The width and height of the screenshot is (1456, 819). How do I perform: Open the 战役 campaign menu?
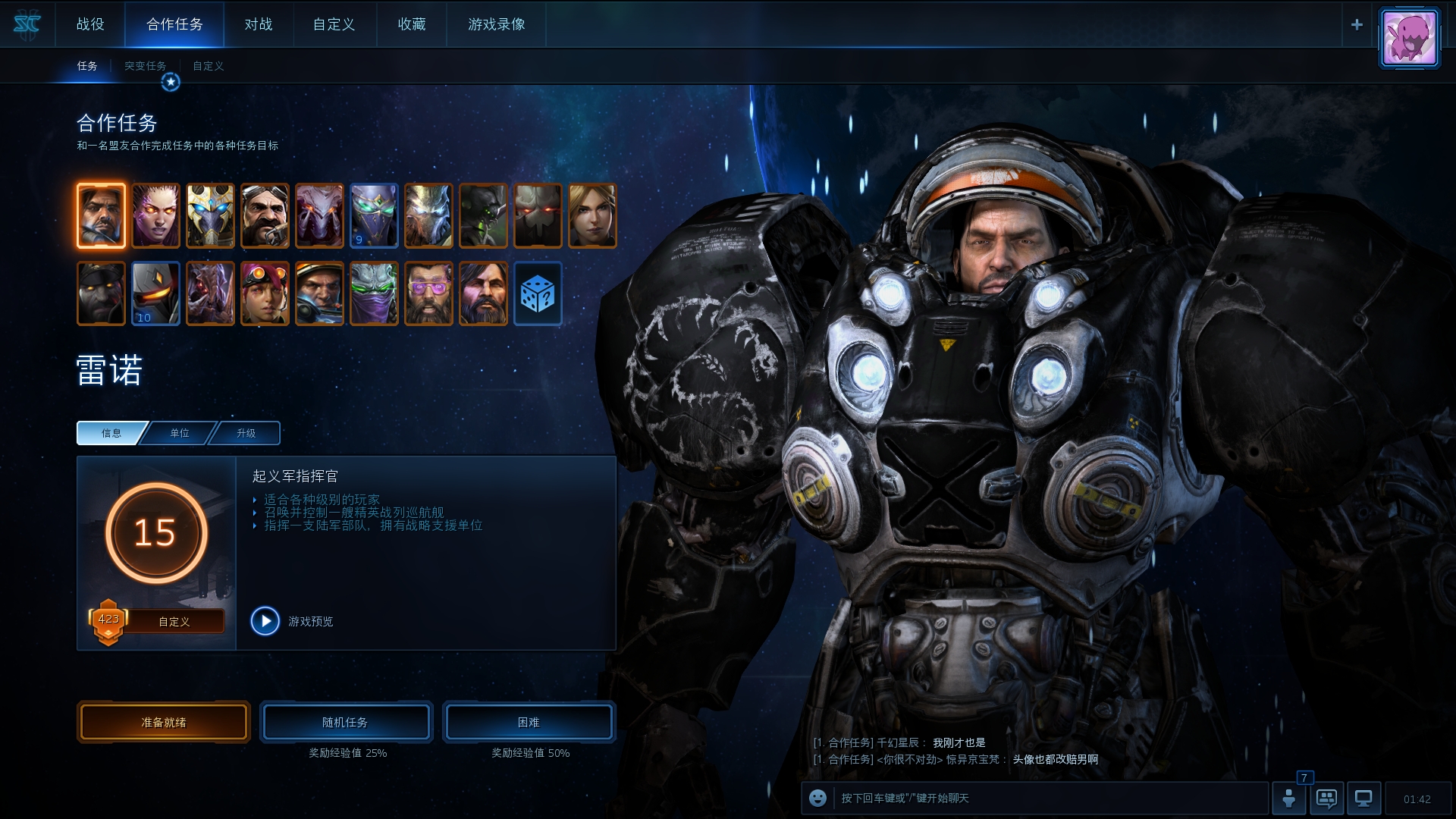(90, 24)
